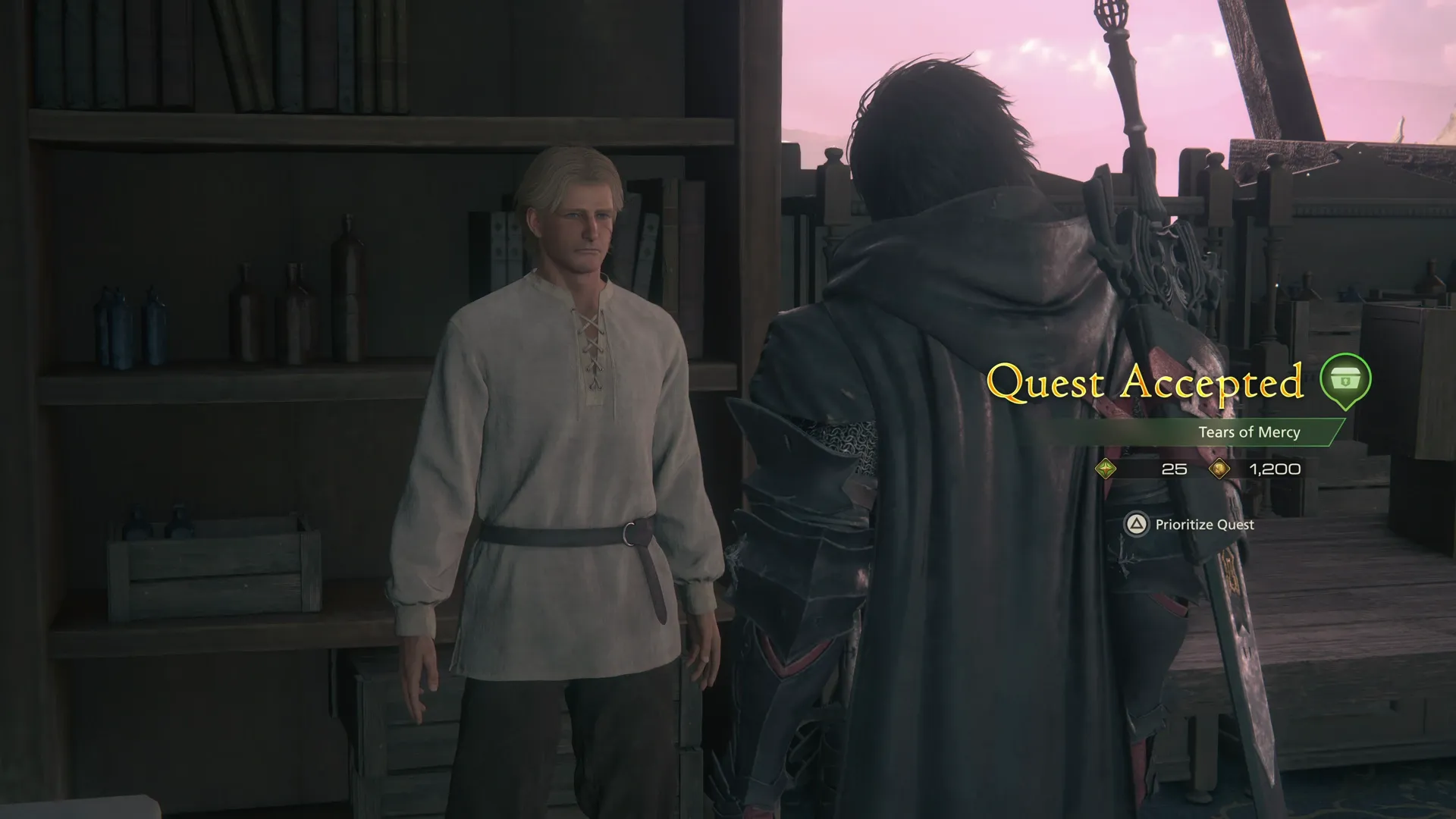Select the green diamond experience reward icon
This screenshot has height=819, width=1456.
[x=1106, y=469]
